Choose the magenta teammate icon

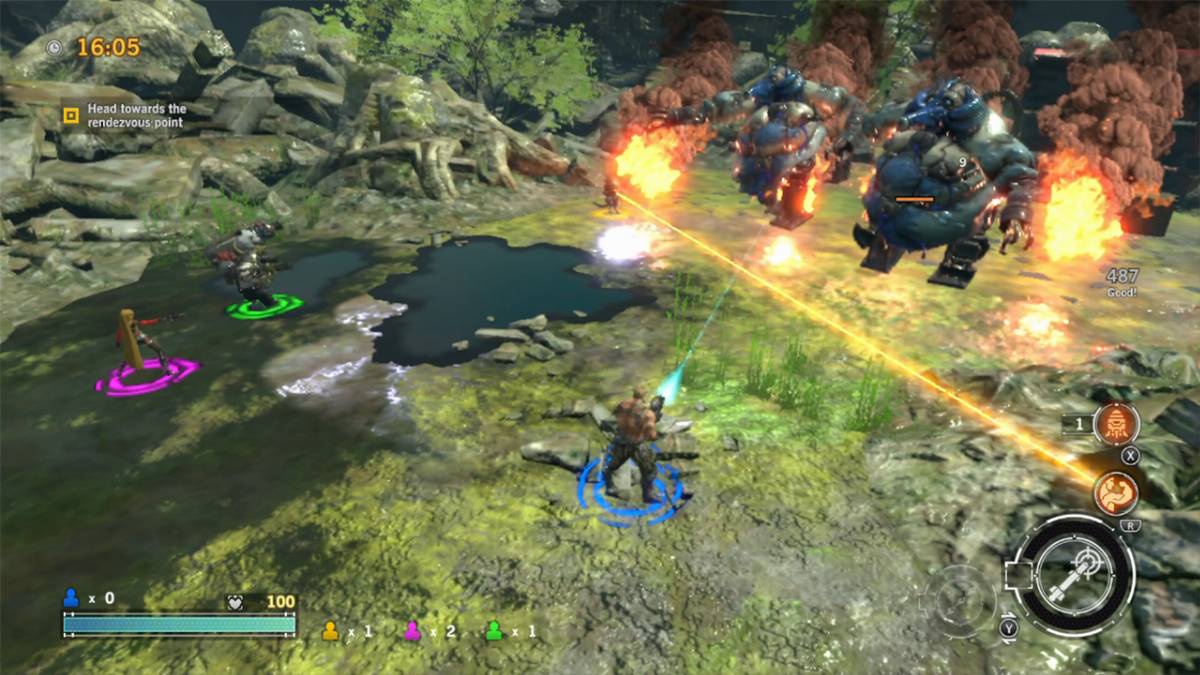click(x=412, y=630)
